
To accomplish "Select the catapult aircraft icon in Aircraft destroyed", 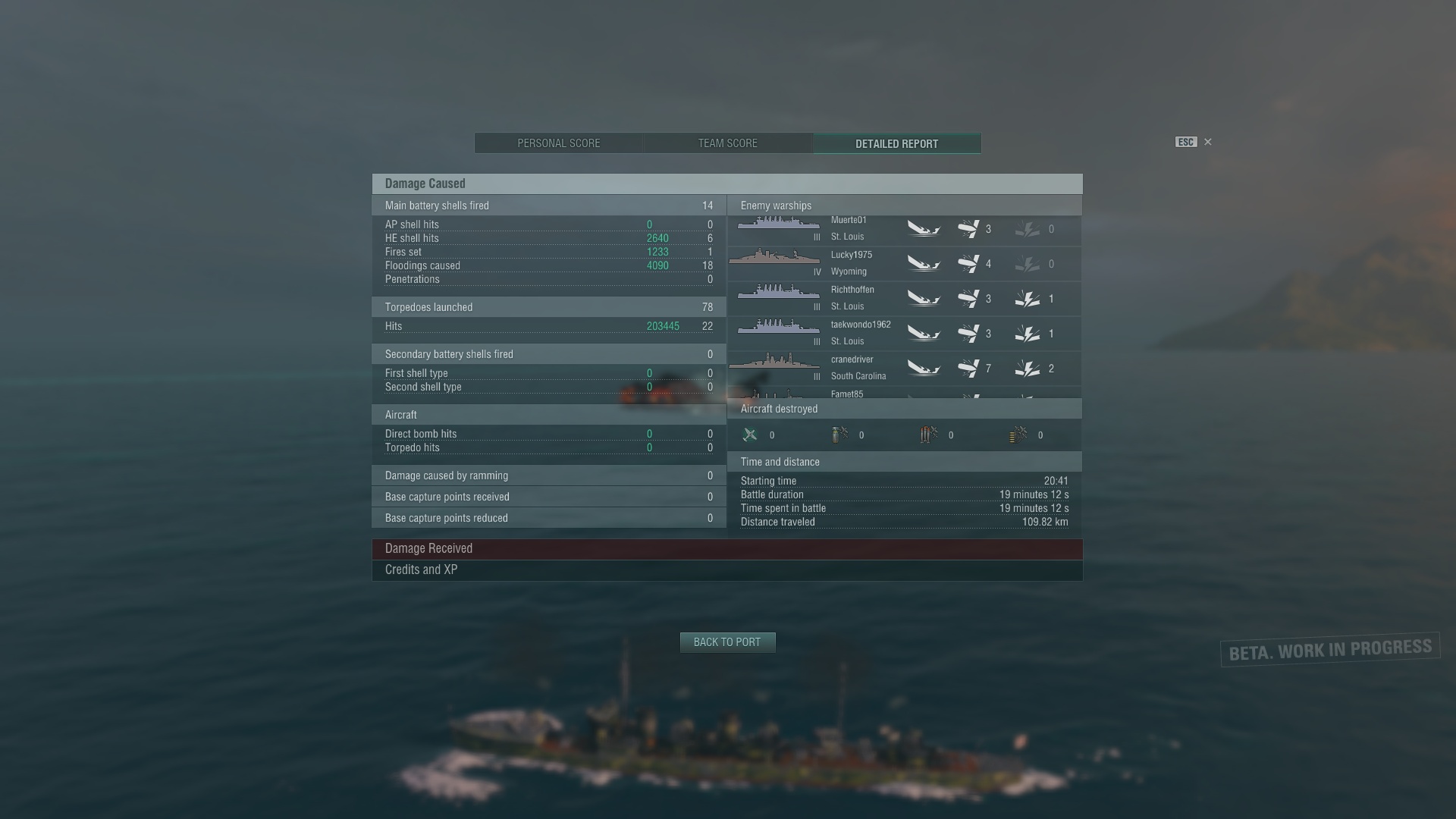I will coord(1019,435).
